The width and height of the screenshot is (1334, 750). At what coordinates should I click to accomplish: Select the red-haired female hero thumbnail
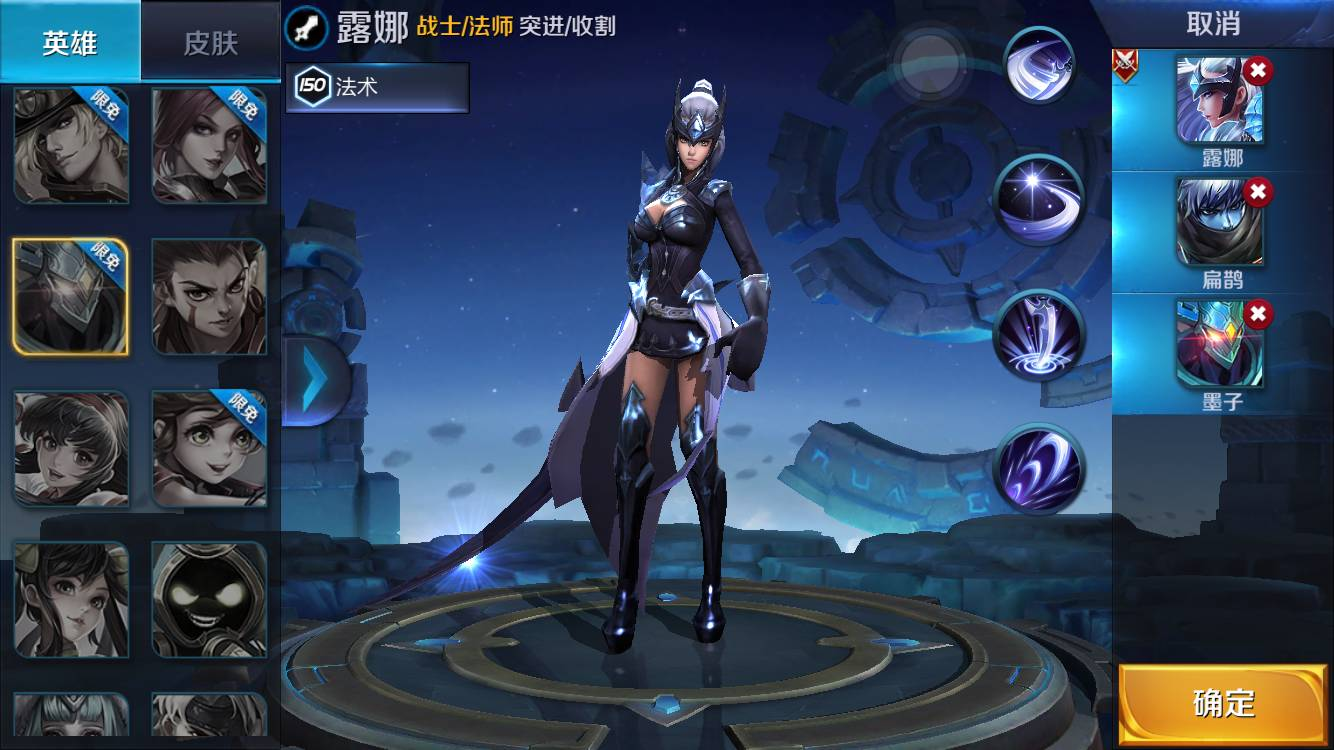[x=208, y=143]
